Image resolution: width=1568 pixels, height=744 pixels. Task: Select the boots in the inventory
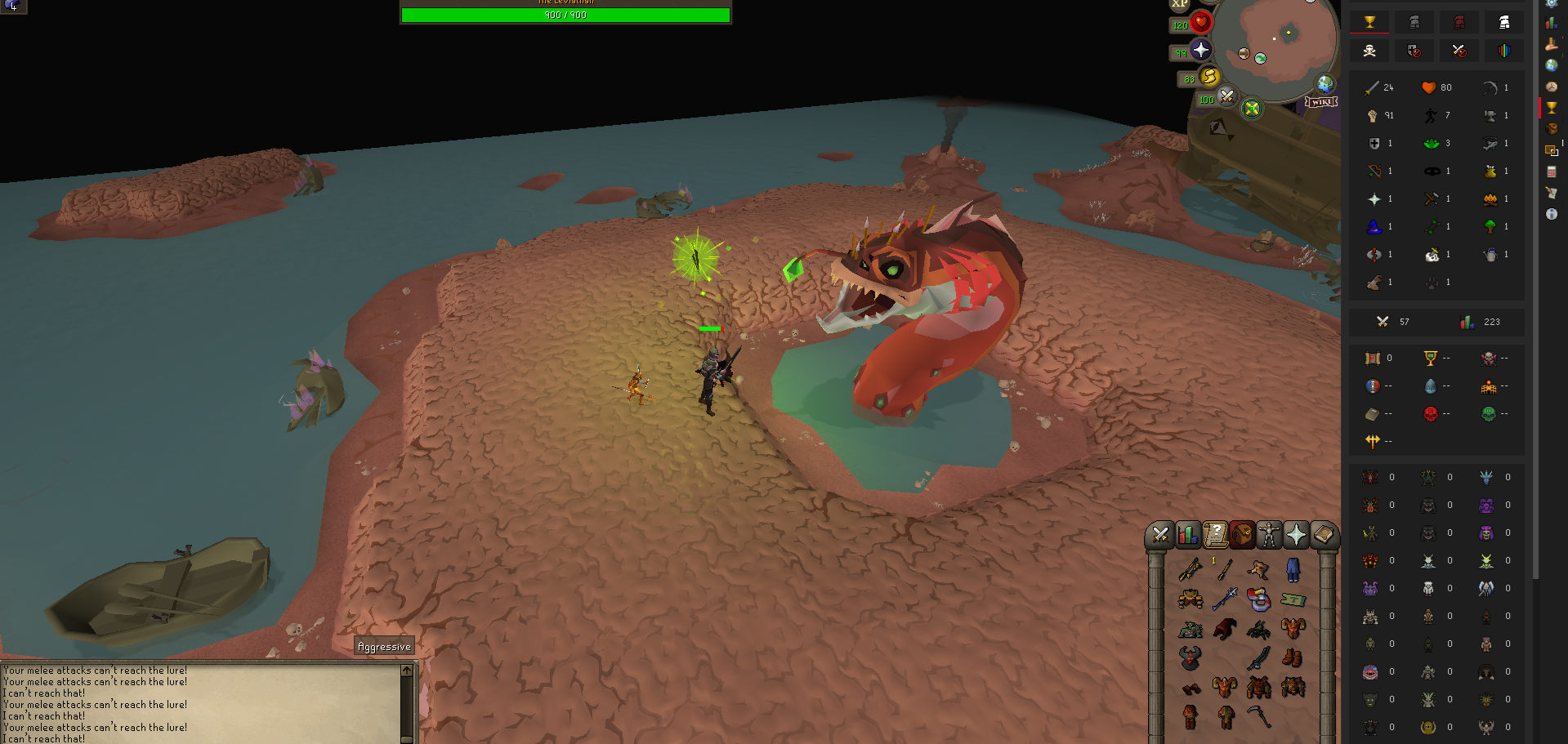[1292, 657]
